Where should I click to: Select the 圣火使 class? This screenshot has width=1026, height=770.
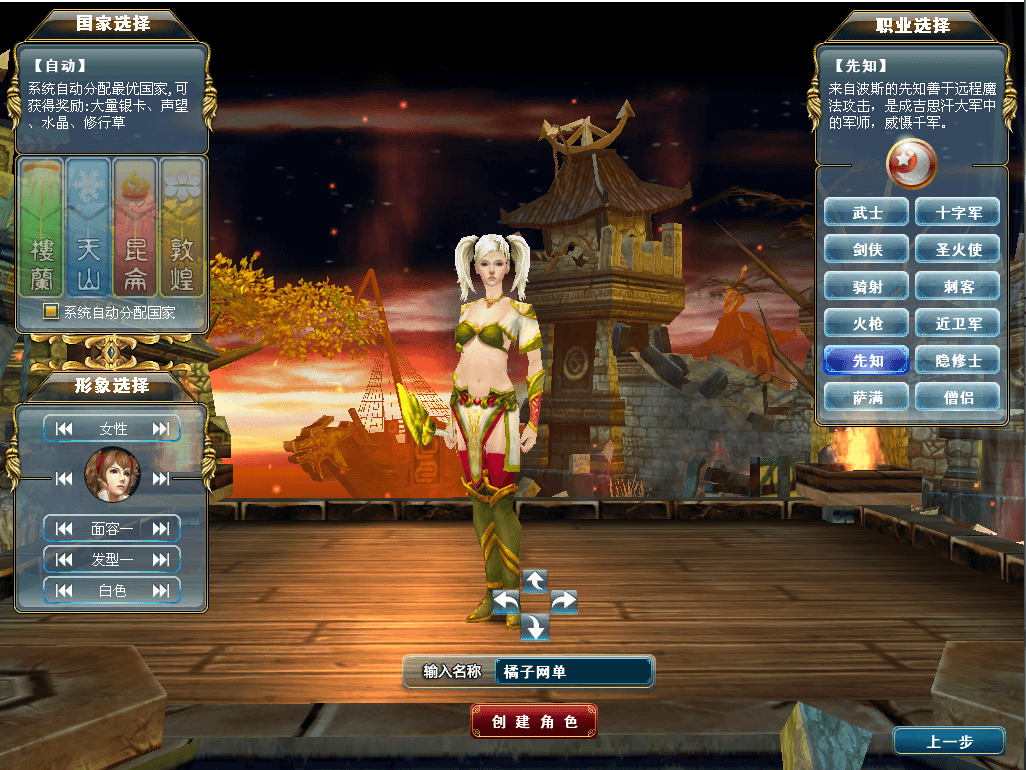tap(958, 249)
